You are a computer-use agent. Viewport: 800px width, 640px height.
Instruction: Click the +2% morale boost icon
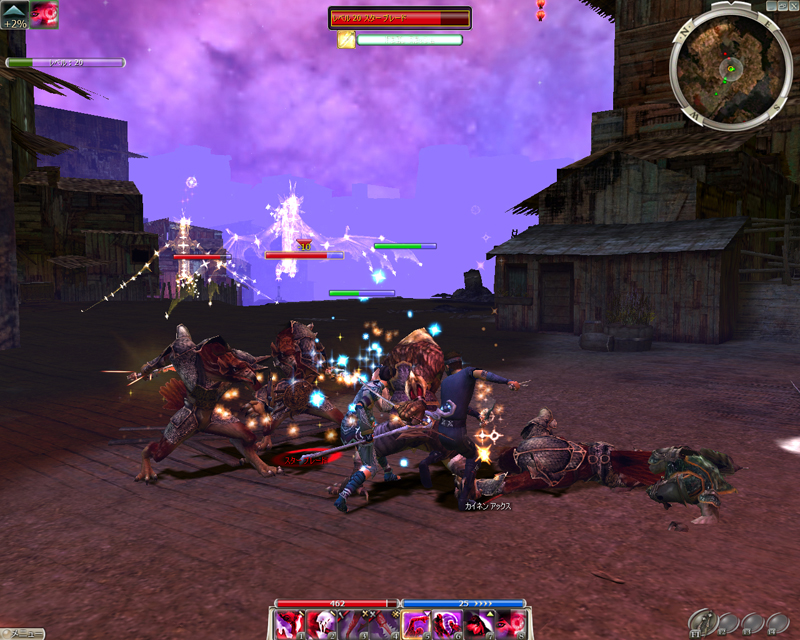click(x=14, y=14)
